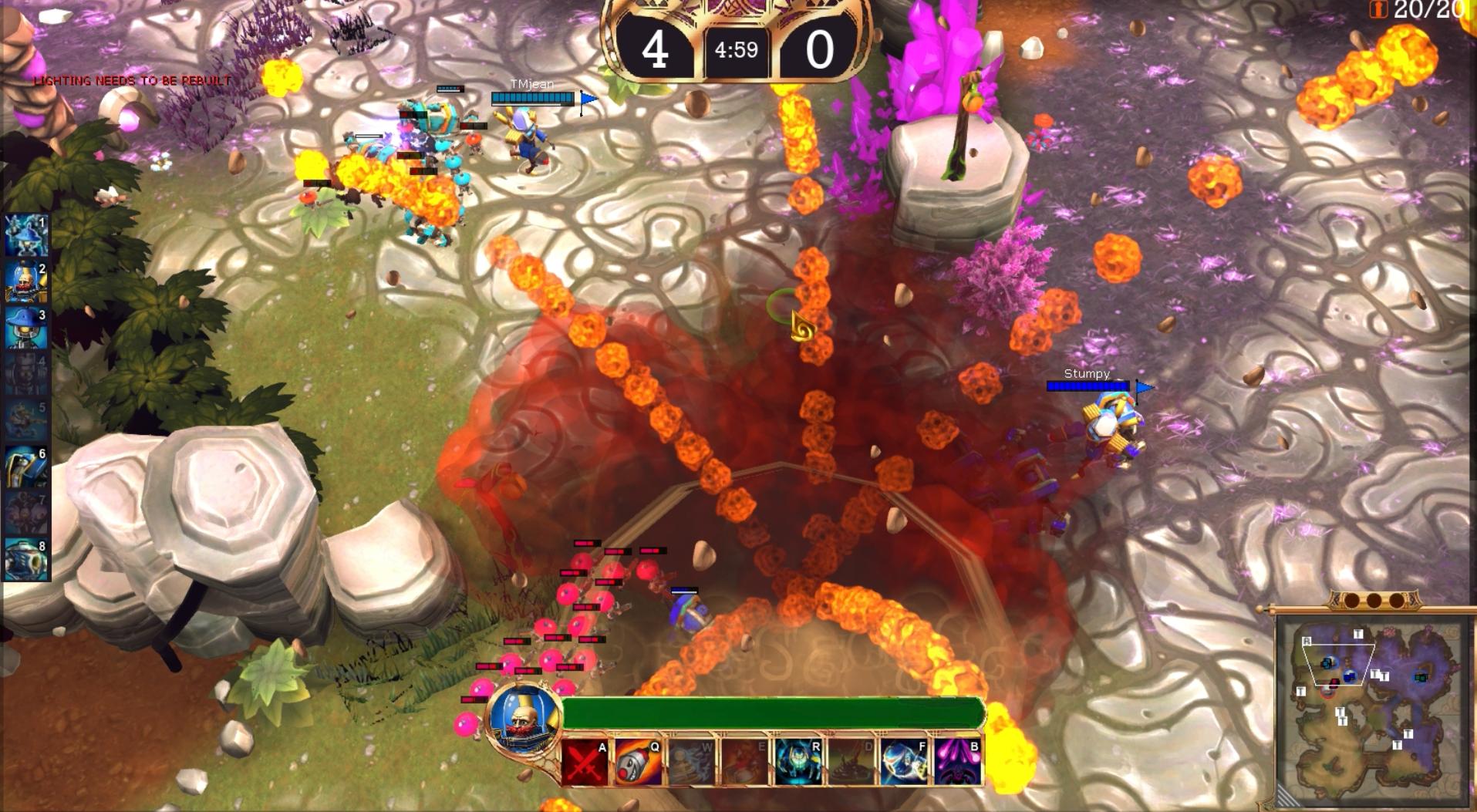Choose the bearded pilot in slot 2
1477x812 pixels.
26,282
